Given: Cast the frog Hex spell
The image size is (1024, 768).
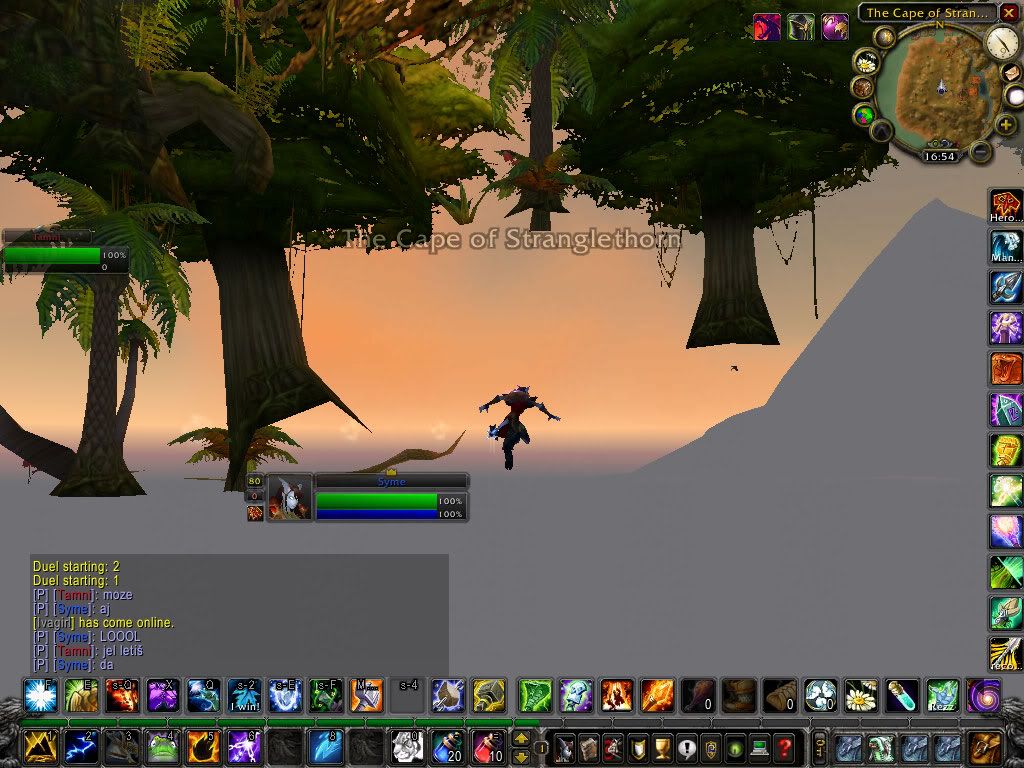Looking at the screenshot, I should pos(163,747).
